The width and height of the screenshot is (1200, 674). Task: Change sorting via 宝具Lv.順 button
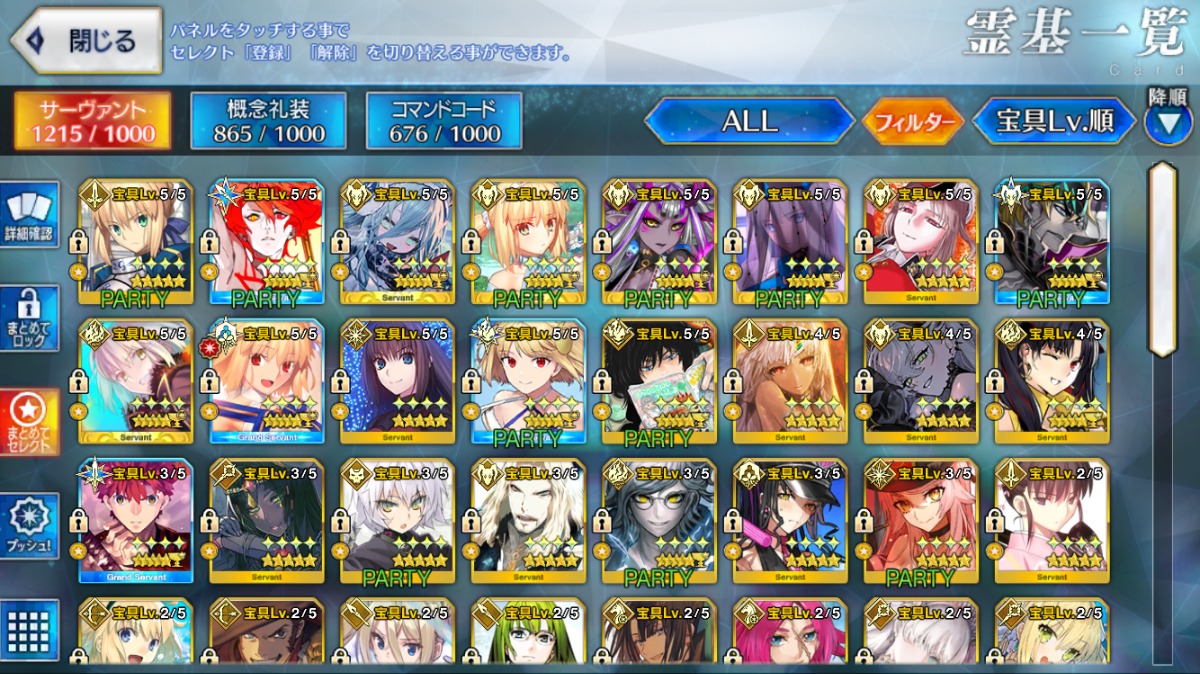pyautogui.click(x=1054, y=122)
